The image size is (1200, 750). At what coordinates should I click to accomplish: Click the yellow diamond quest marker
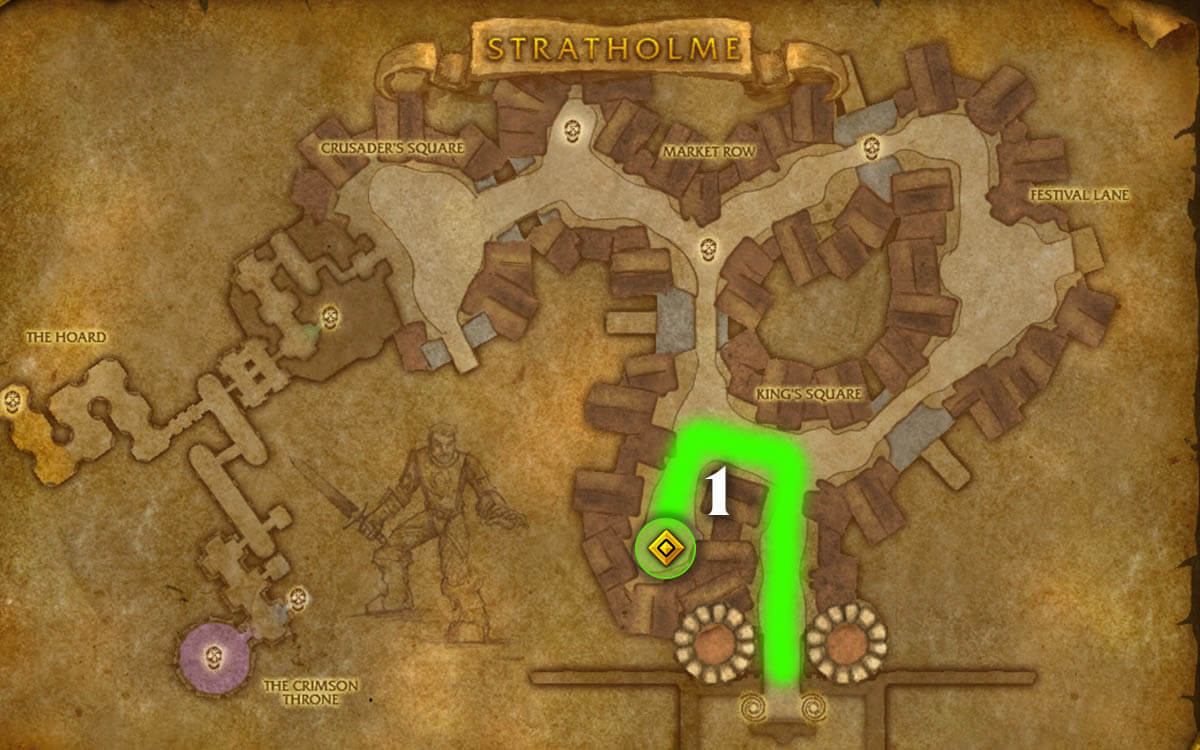pos(665,549)
